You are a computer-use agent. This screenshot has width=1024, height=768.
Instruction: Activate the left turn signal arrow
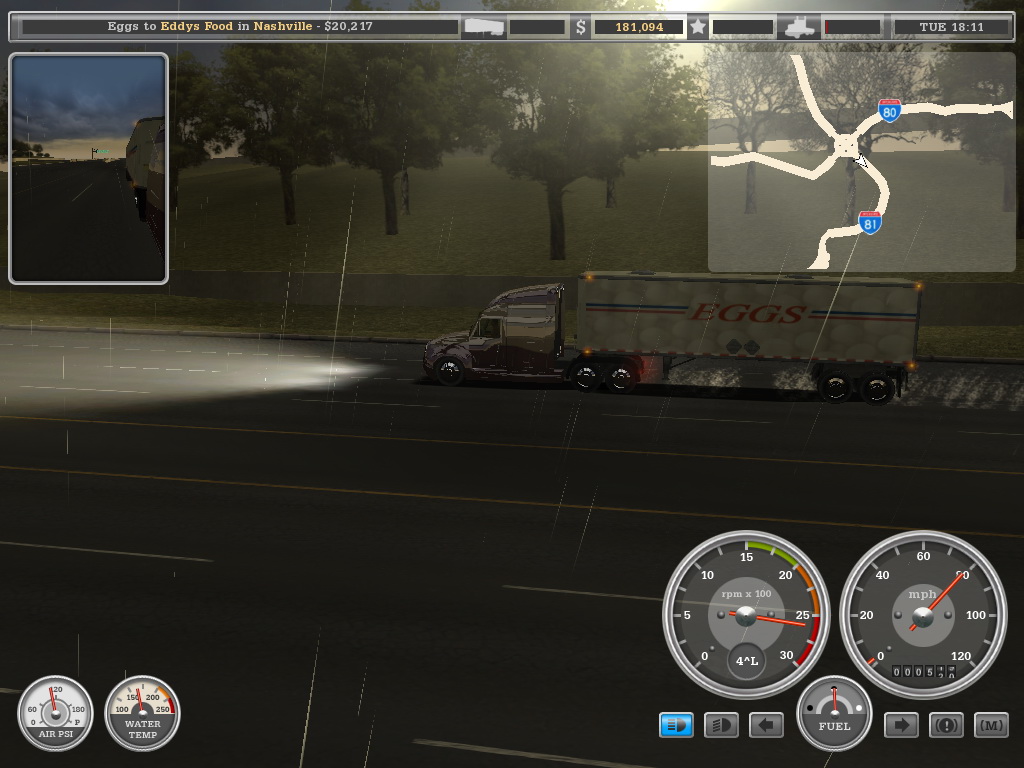766,725
